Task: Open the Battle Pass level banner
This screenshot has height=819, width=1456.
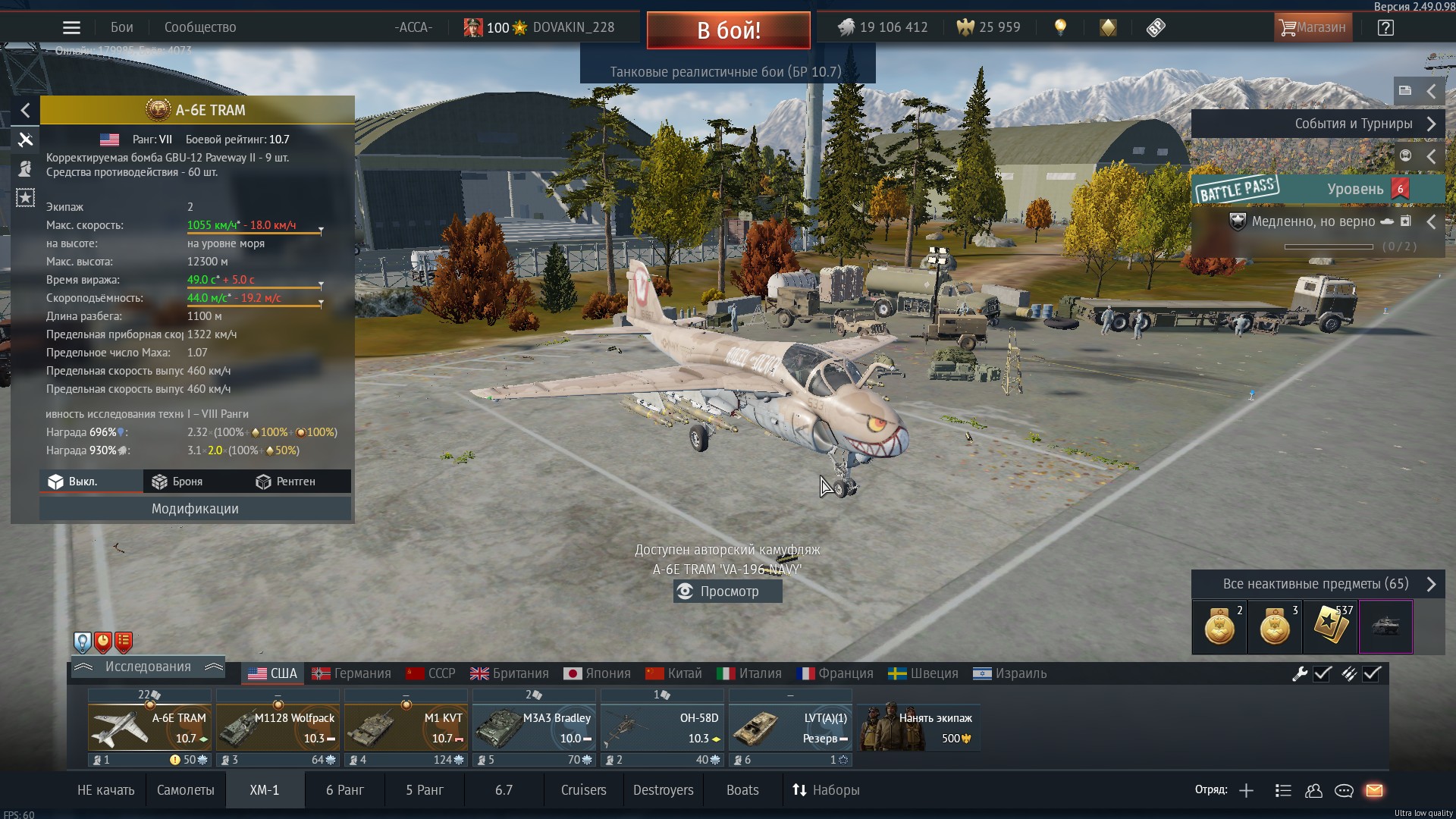Action: (1317, 189)
